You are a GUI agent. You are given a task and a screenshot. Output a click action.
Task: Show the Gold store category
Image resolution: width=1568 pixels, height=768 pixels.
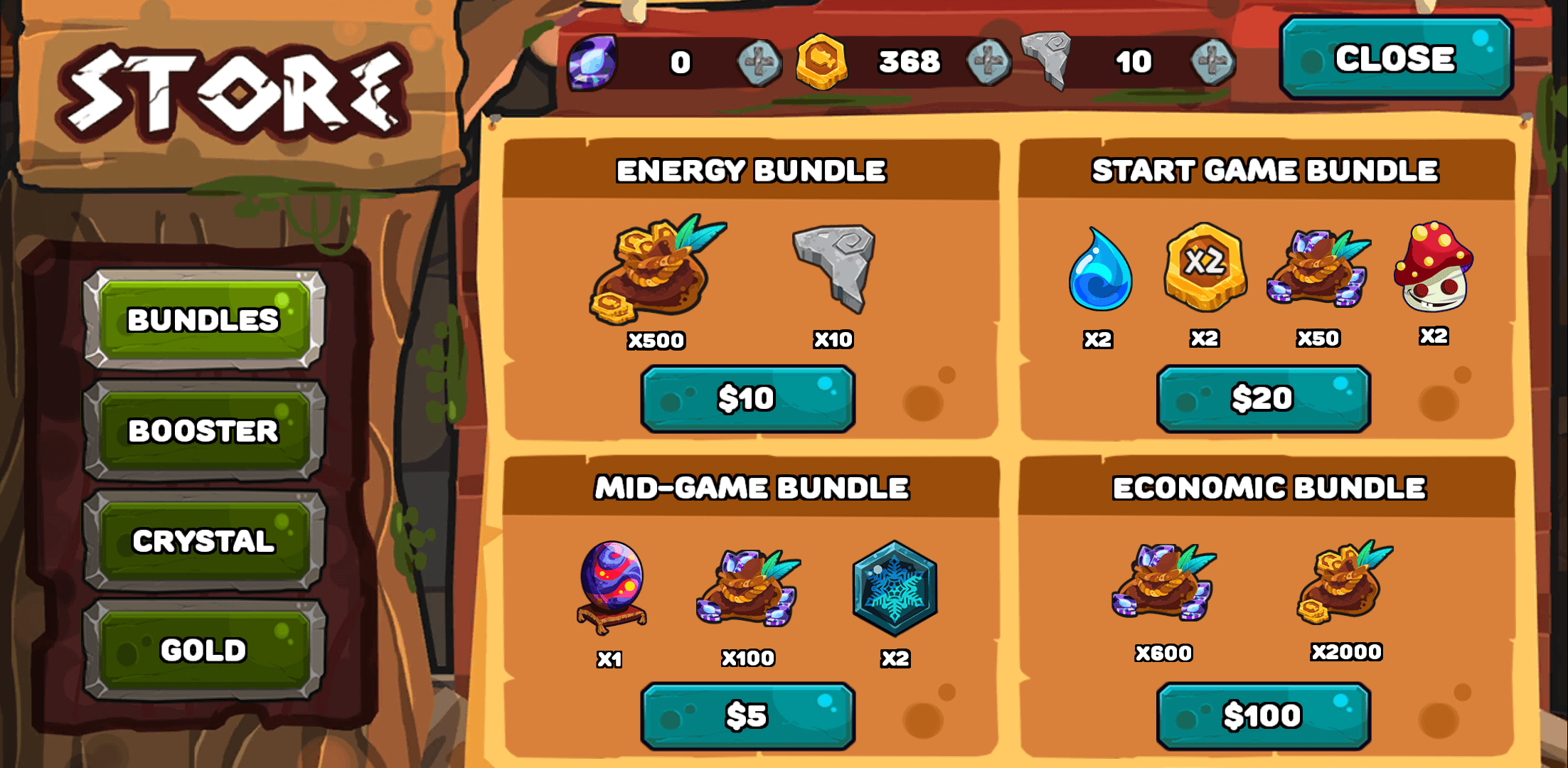[x=203, y=650]
